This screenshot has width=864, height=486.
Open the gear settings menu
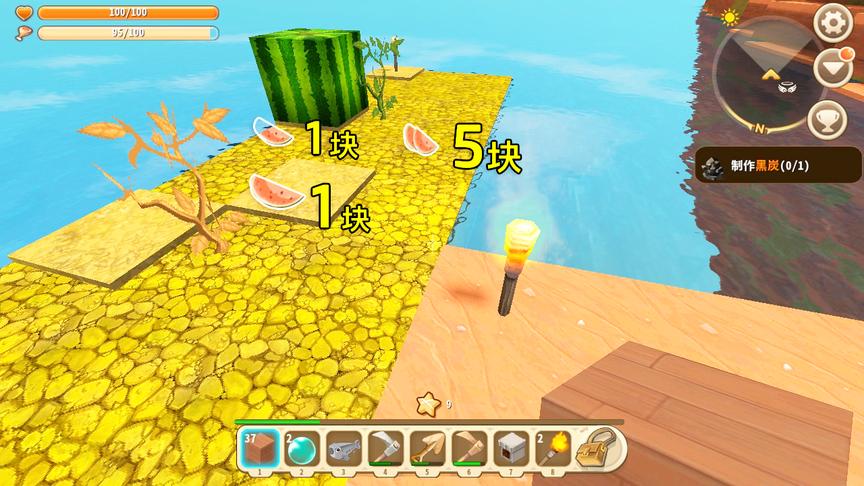(832, 23)
